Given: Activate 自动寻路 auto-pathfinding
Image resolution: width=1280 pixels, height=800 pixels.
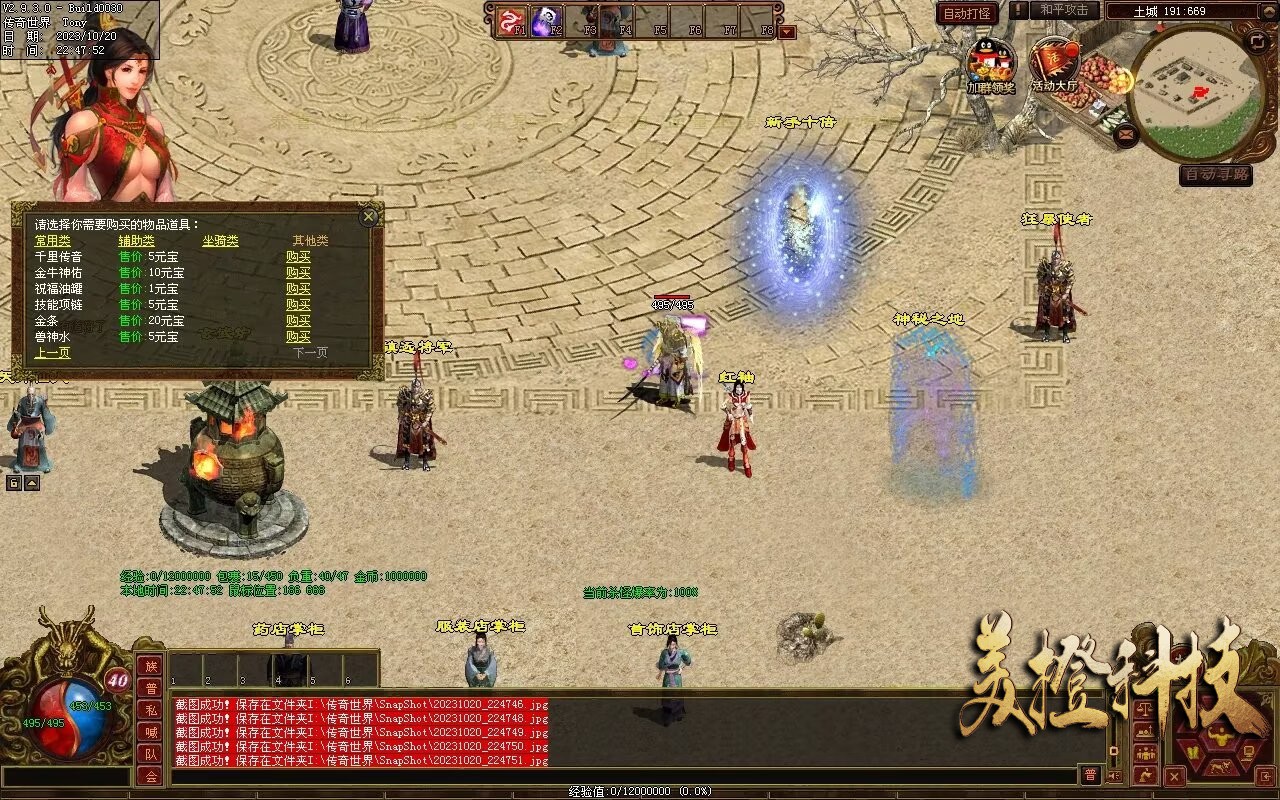Looking at the screenshot, I should tap(1215, 174).
